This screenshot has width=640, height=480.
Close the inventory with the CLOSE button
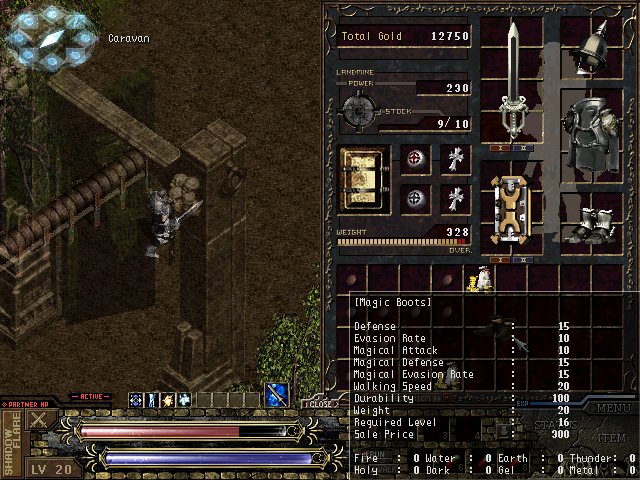[x=317, y=404]
